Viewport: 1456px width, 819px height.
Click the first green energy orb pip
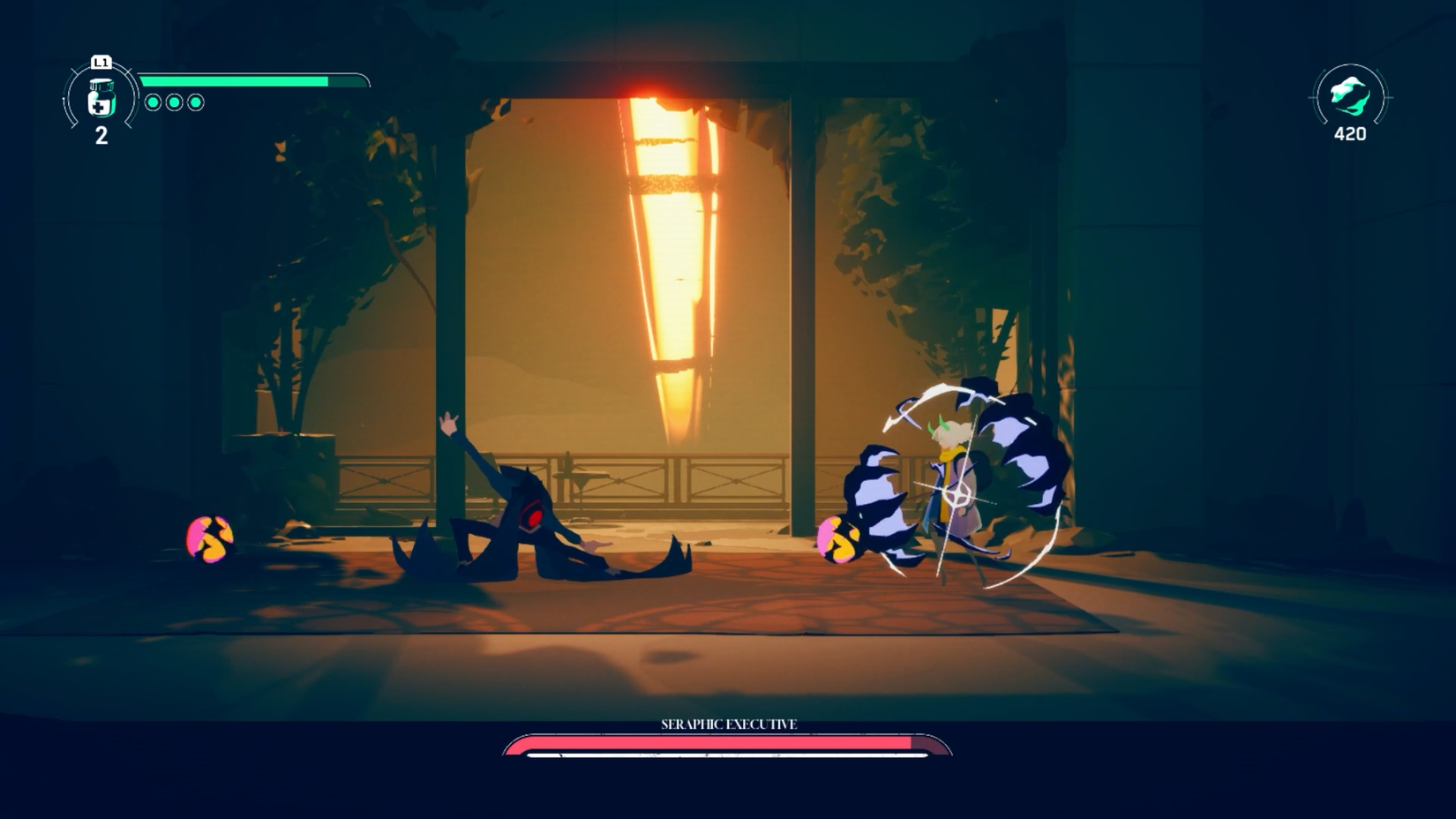154,101
